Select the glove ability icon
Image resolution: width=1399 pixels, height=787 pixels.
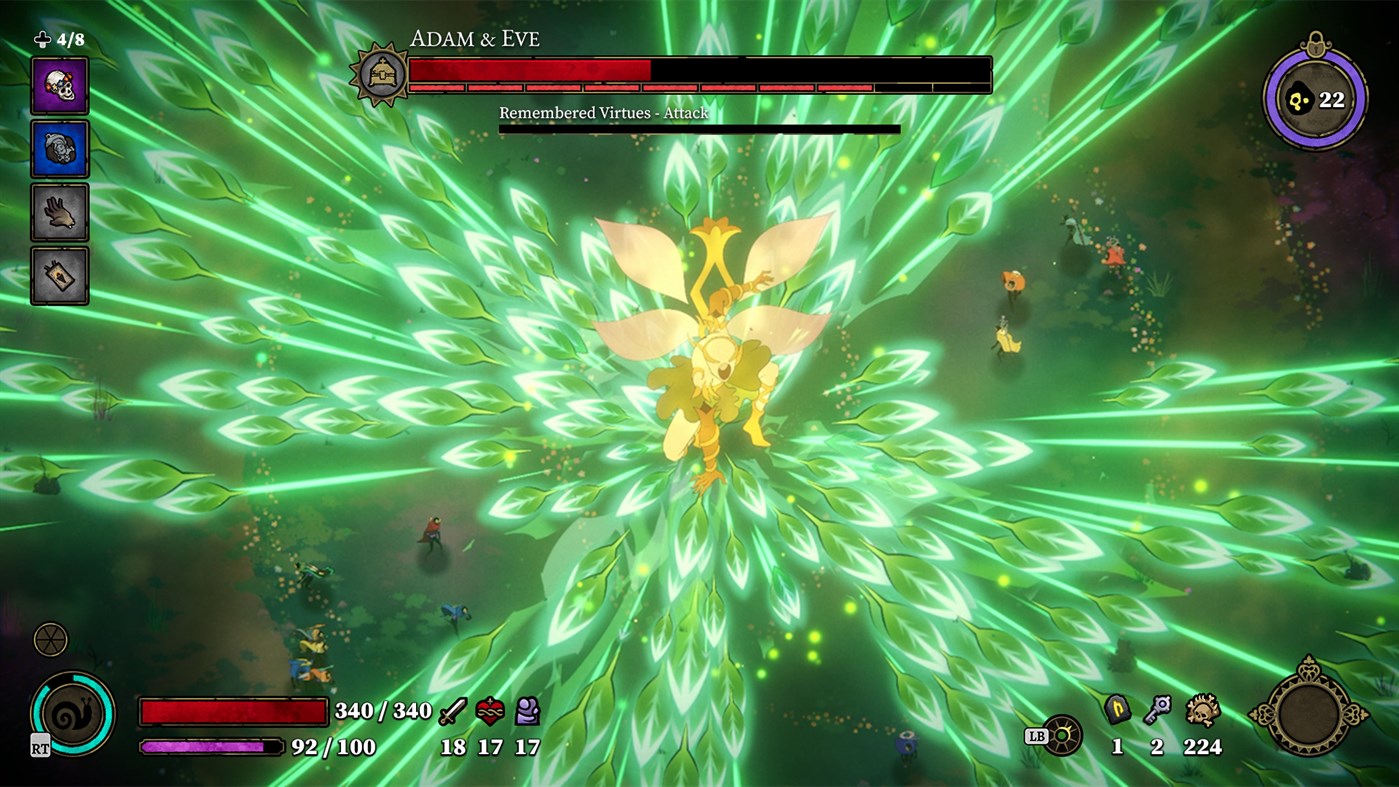[x=60, y=211]
